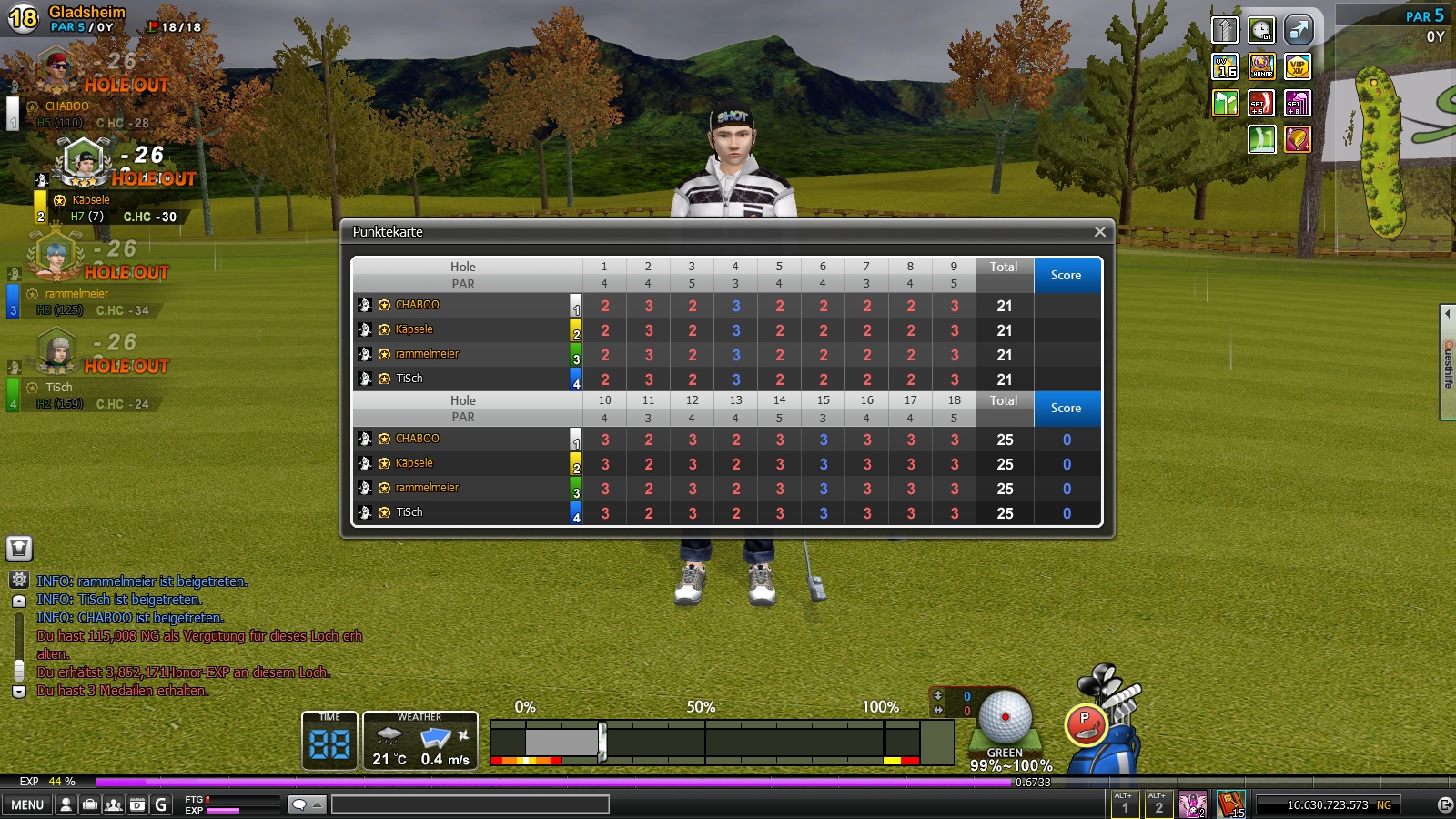This screenshot has height=819, width=1456.
Task: Close the Punktekarte scorecard window
Action: coord(1099,232)
